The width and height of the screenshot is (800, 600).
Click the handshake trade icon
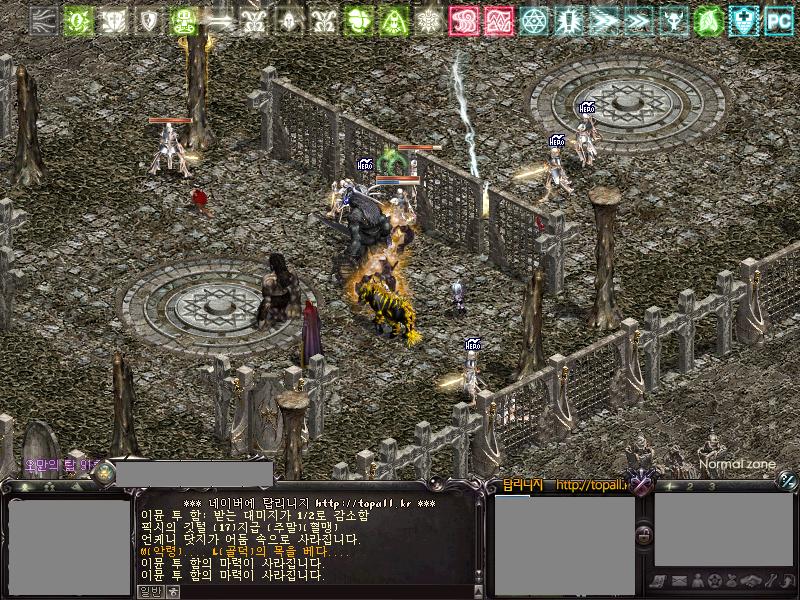coord(752,581)
